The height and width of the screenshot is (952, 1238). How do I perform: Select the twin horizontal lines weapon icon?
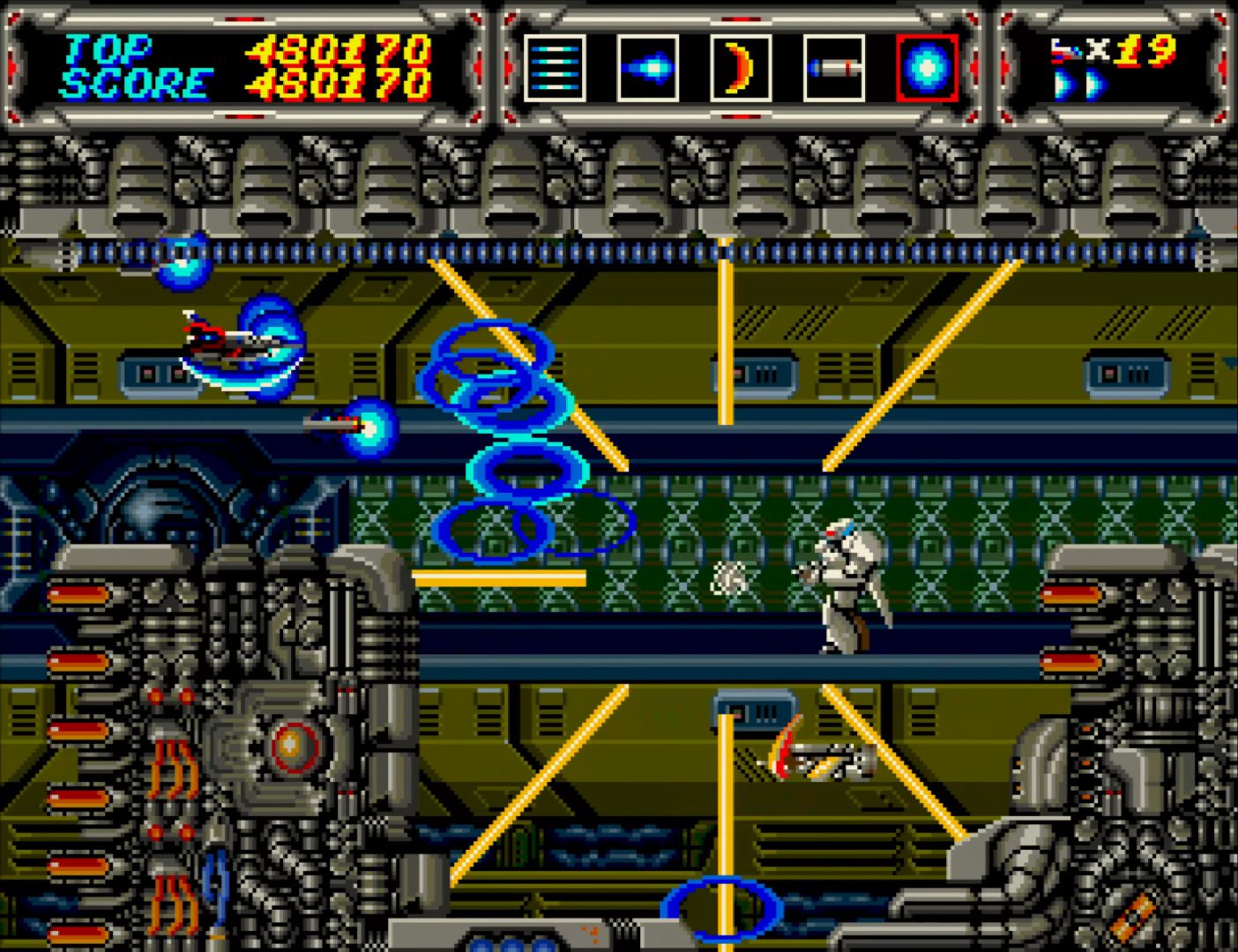pyautogui.click(x=555, y=68)
